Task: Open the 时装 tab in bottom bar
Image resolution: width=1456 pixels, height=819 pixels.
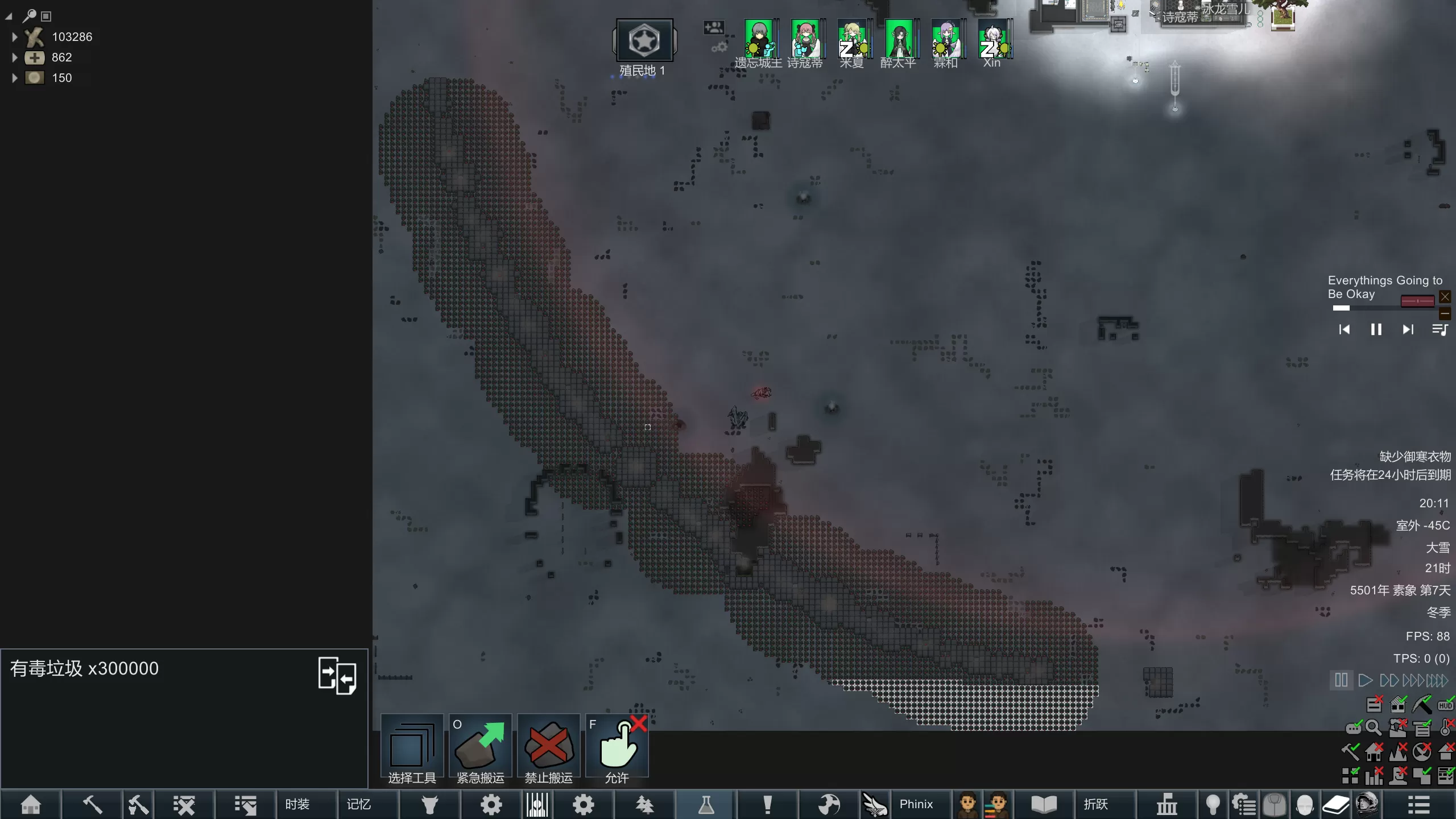Action: pos(297,804)
